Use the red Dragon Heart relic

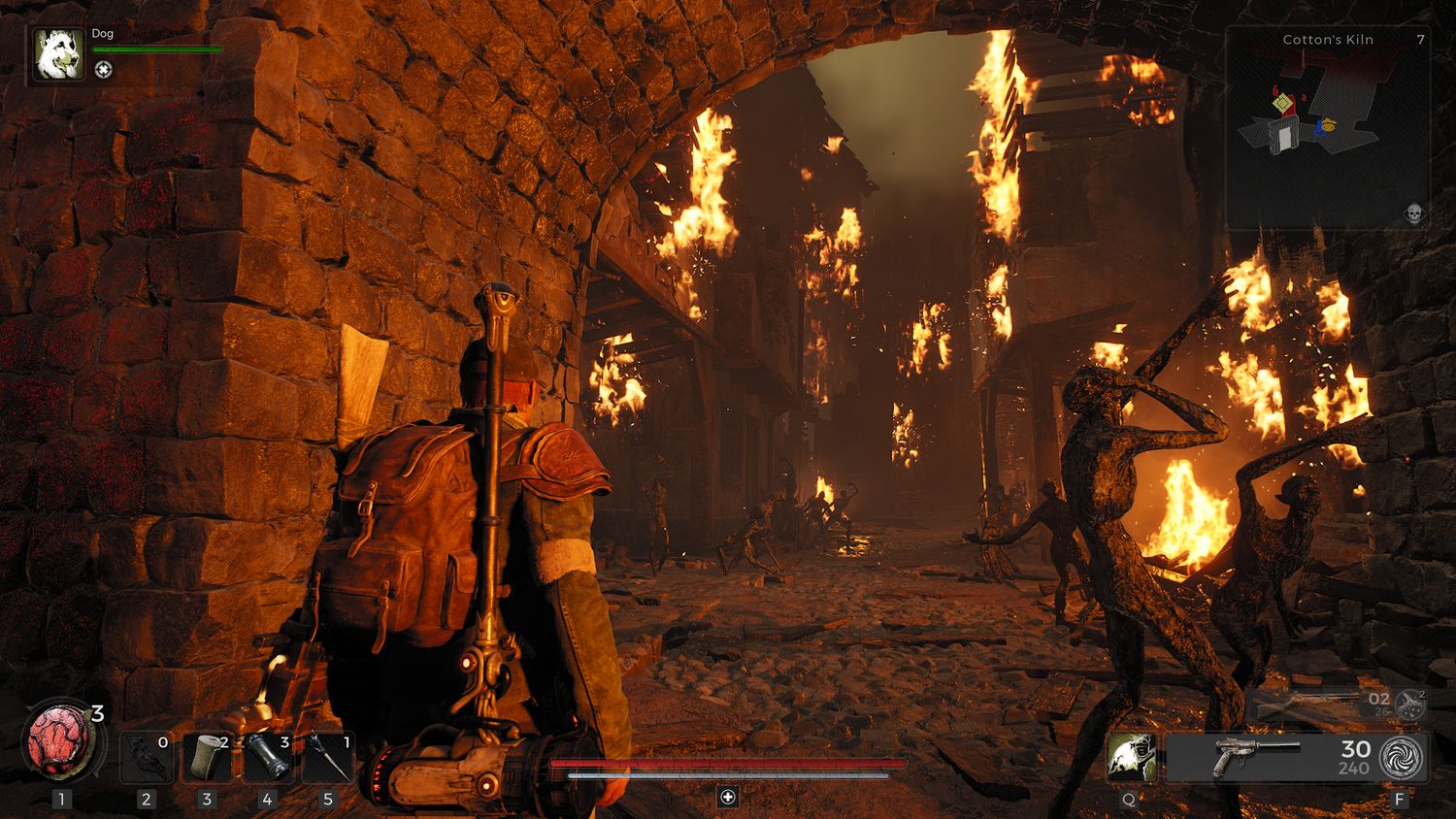coord(60,739)
